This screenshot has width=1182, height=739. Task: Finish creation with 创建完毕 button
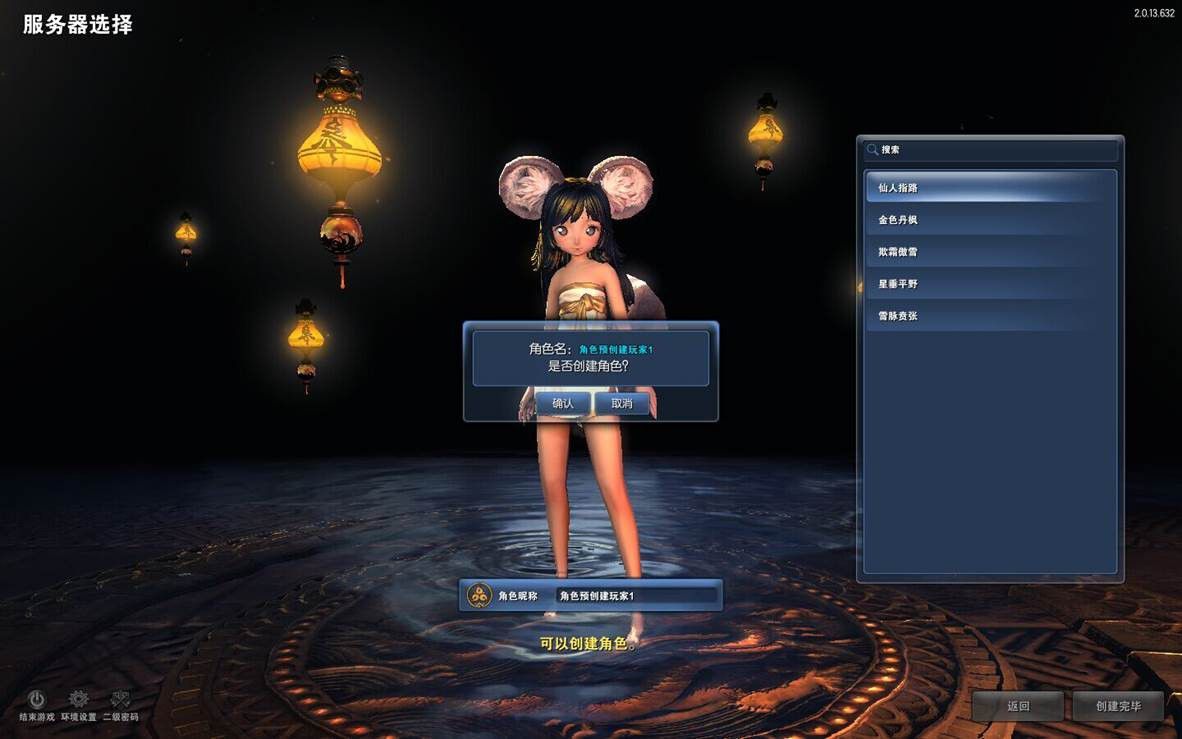pos(1118,706)
